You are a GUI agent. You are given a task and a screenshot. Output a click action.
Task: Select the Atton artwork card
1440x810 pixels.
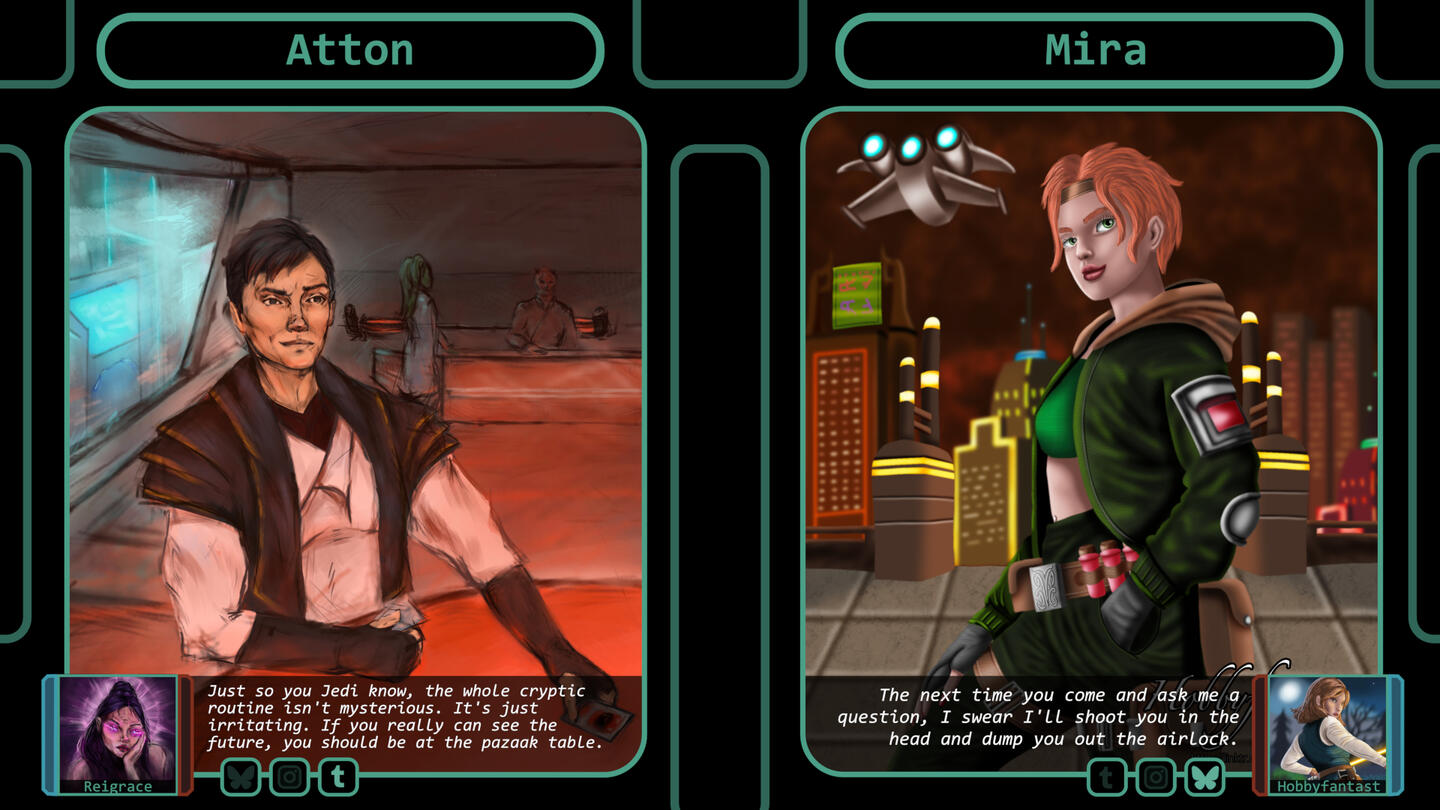click(355, 400)
